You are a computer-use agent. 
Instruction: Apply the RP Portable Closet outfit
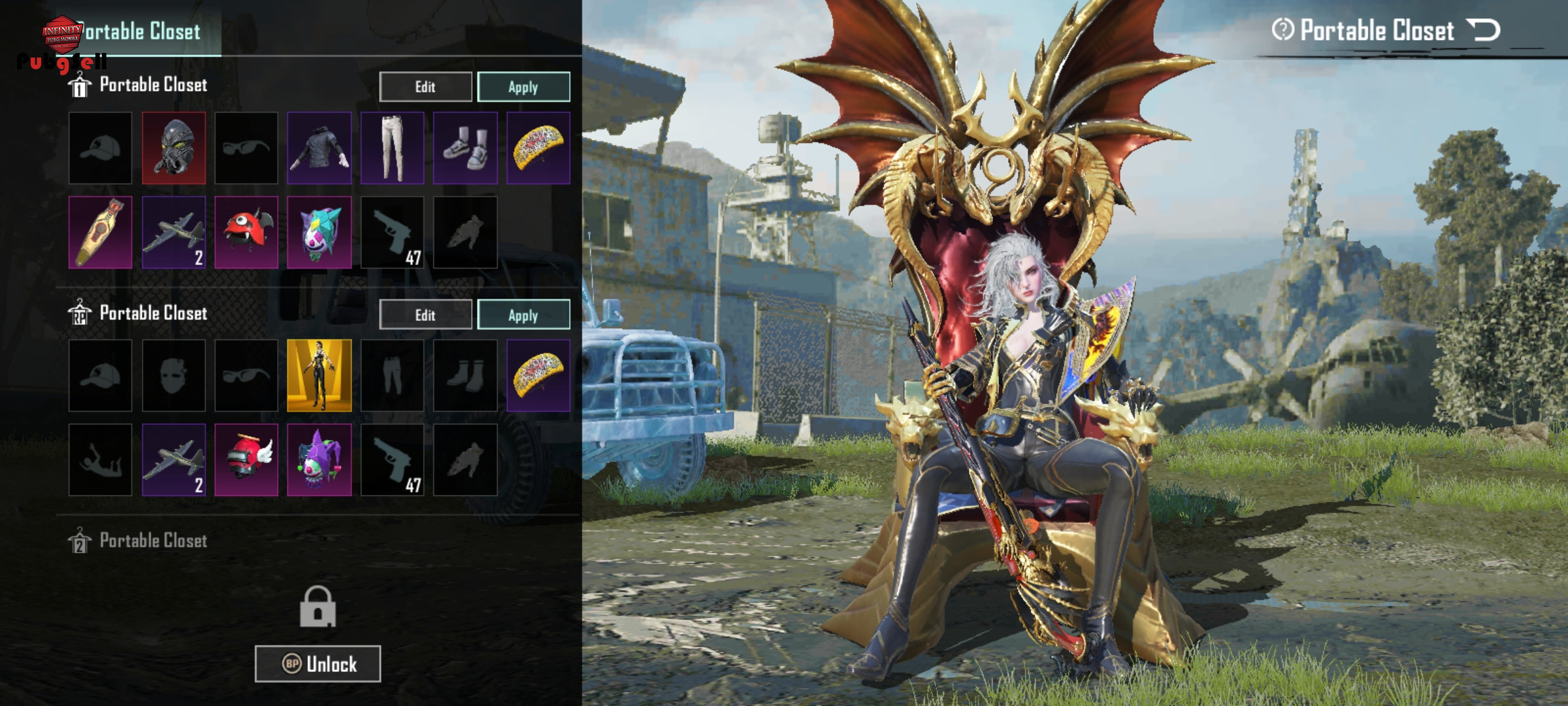point(523,315)
